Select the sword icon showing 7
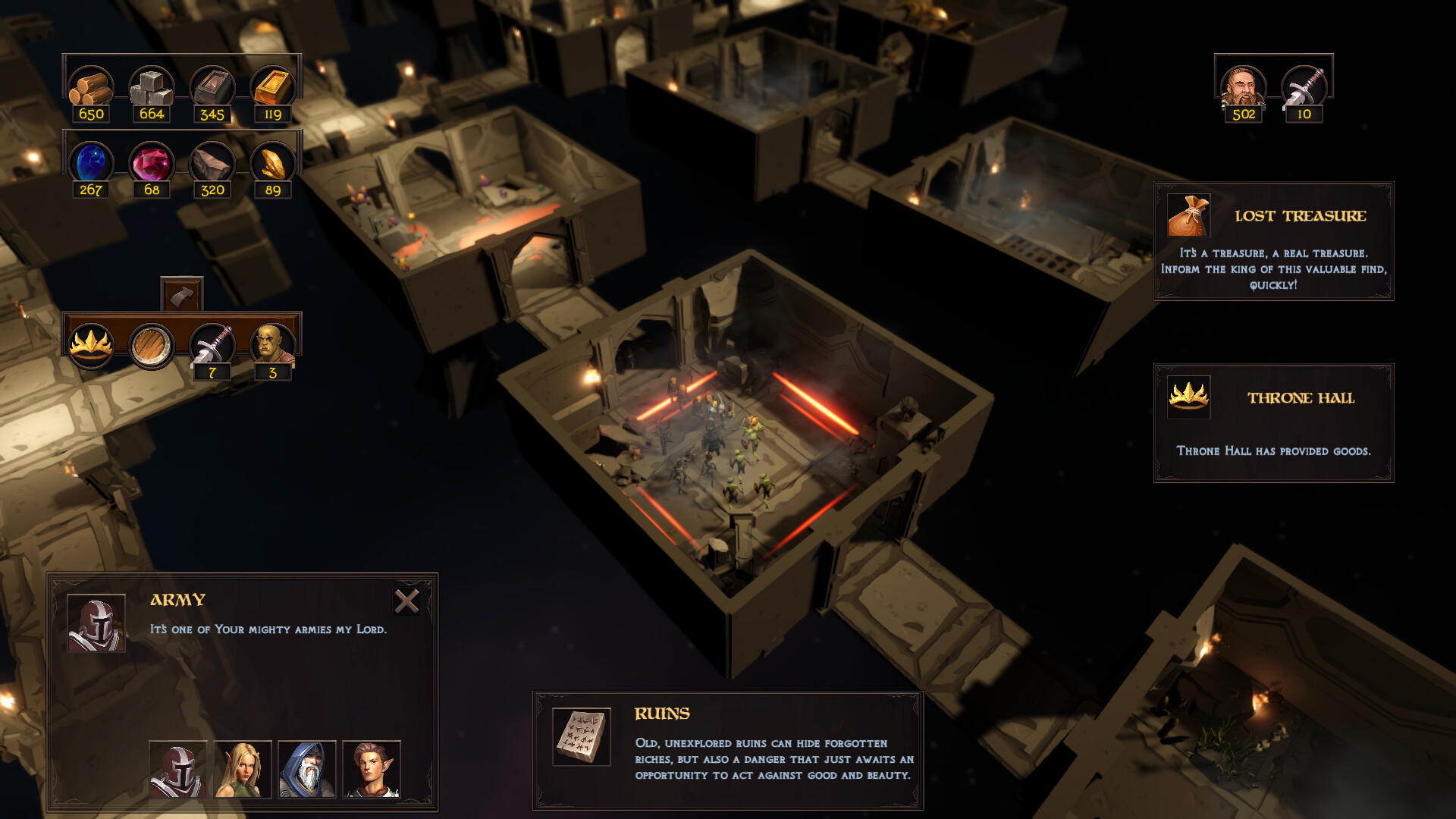 click(212, 345)
